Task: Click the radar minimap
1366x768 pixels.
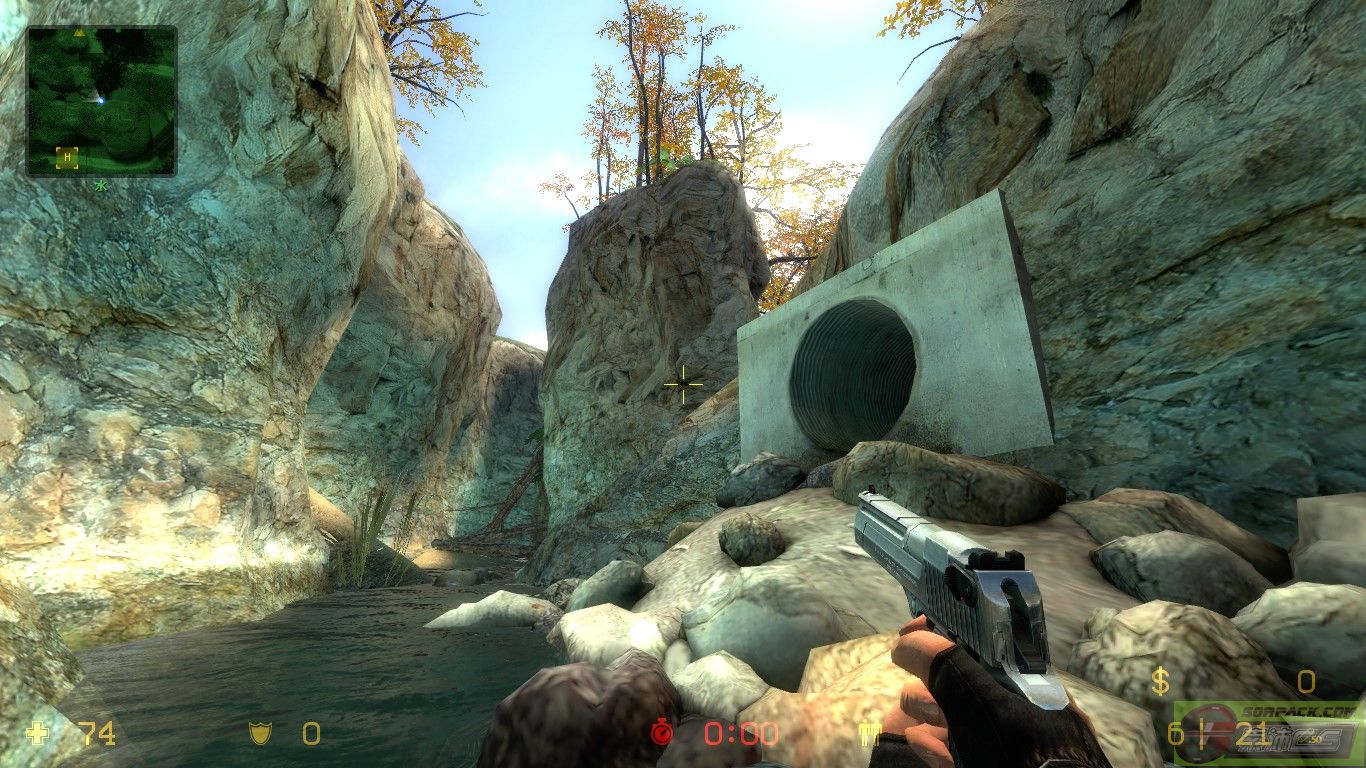Action: (x=101, y=100)
